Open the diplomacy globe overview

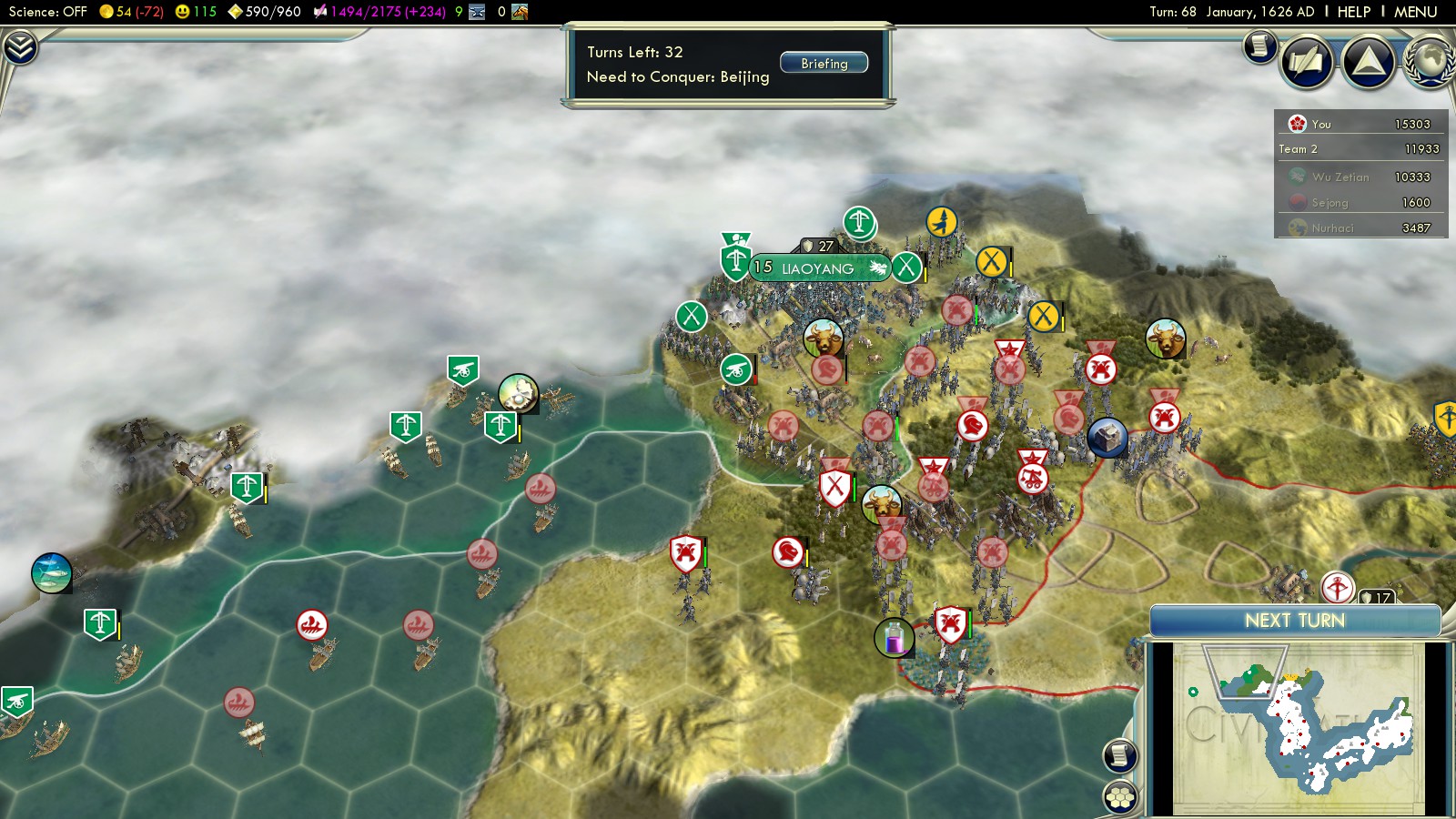1431,62
